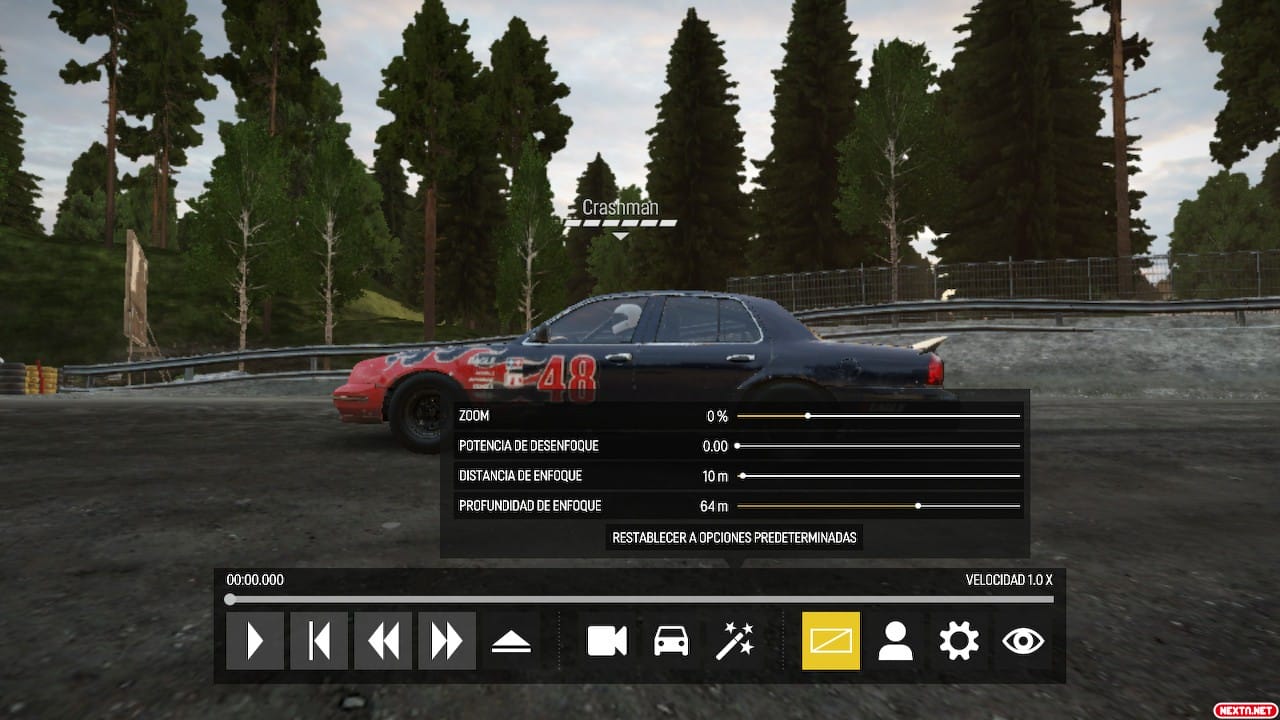Click the play replay button
Image resolution: width=1280 pixels, height=720 pixels.
(x=255, y=641)
